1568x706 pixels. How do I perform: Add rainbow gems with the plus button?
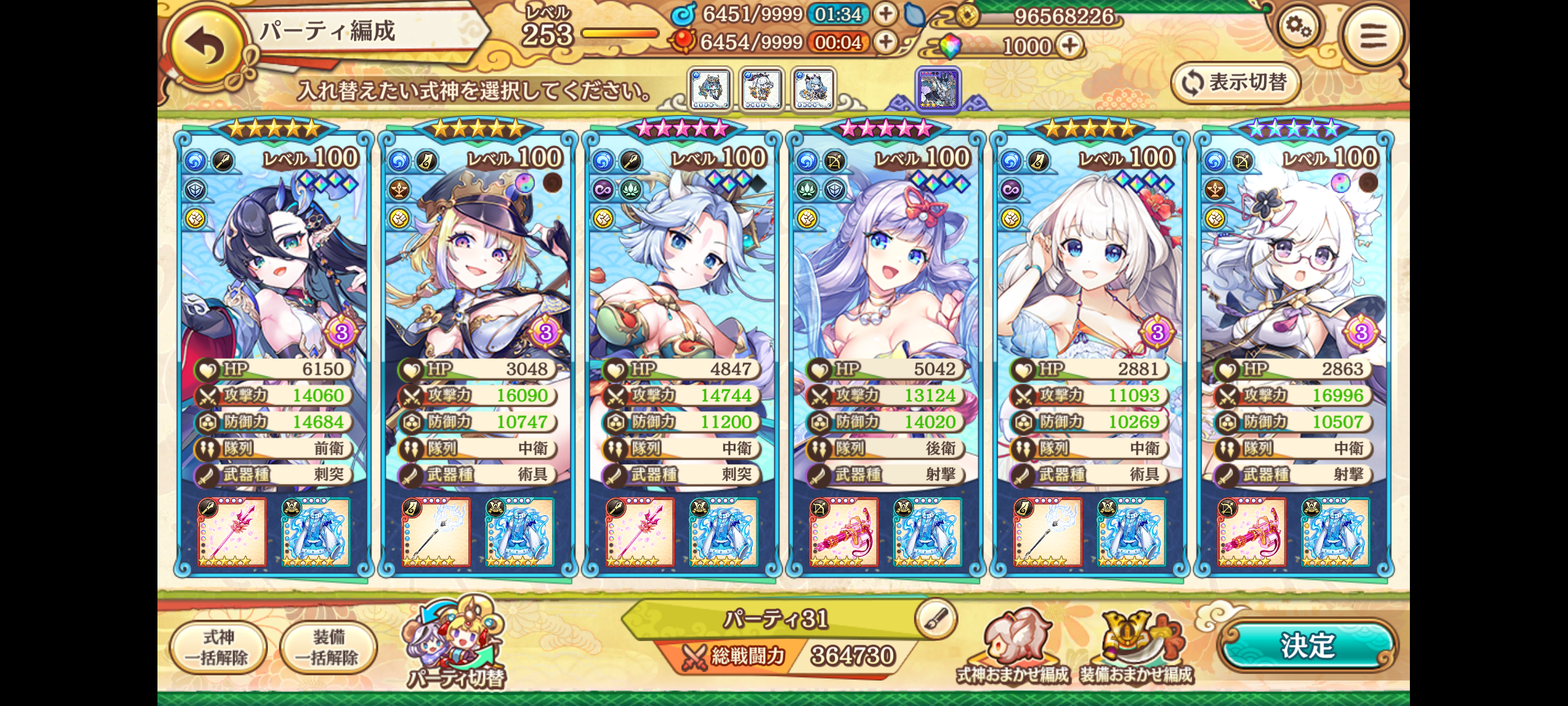tap(1070, 46)
